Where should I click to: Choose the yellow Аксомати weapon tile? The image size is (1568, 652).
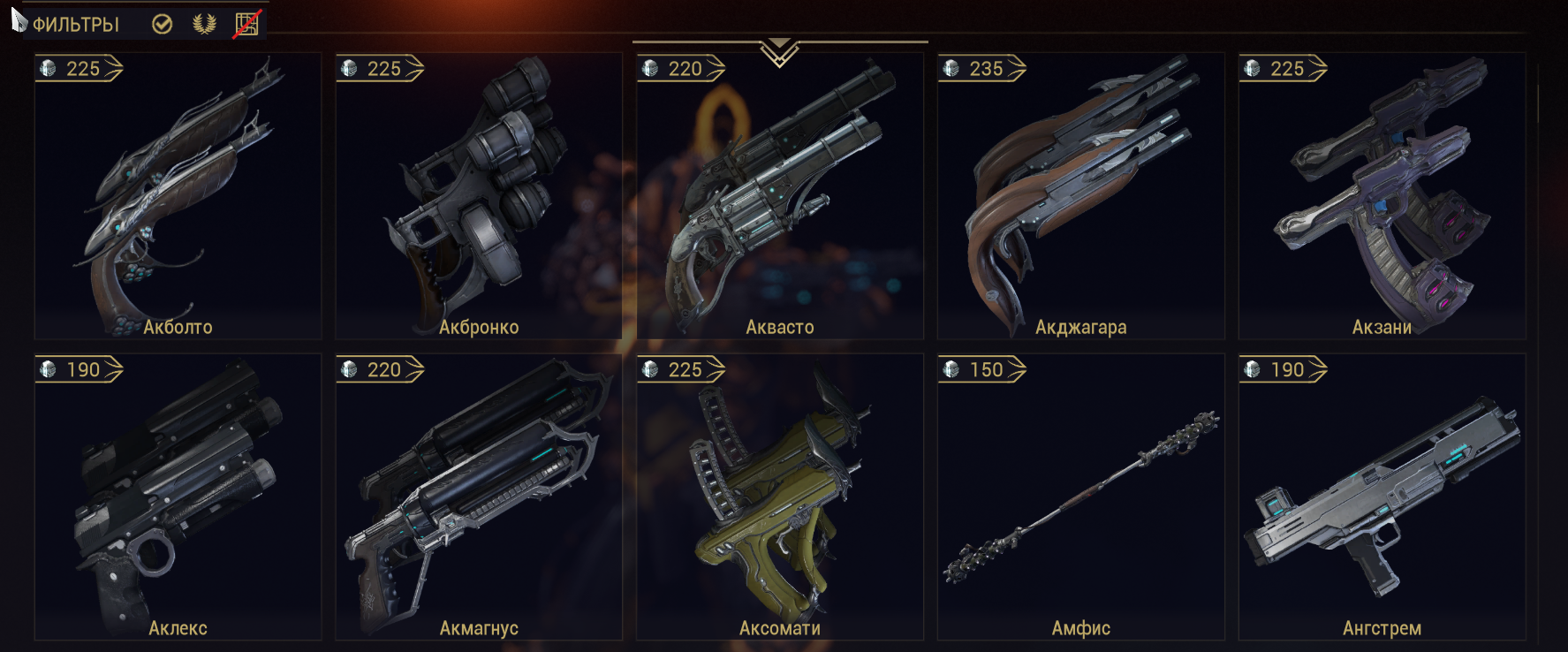pyautogui.click(x=780, y=497)
